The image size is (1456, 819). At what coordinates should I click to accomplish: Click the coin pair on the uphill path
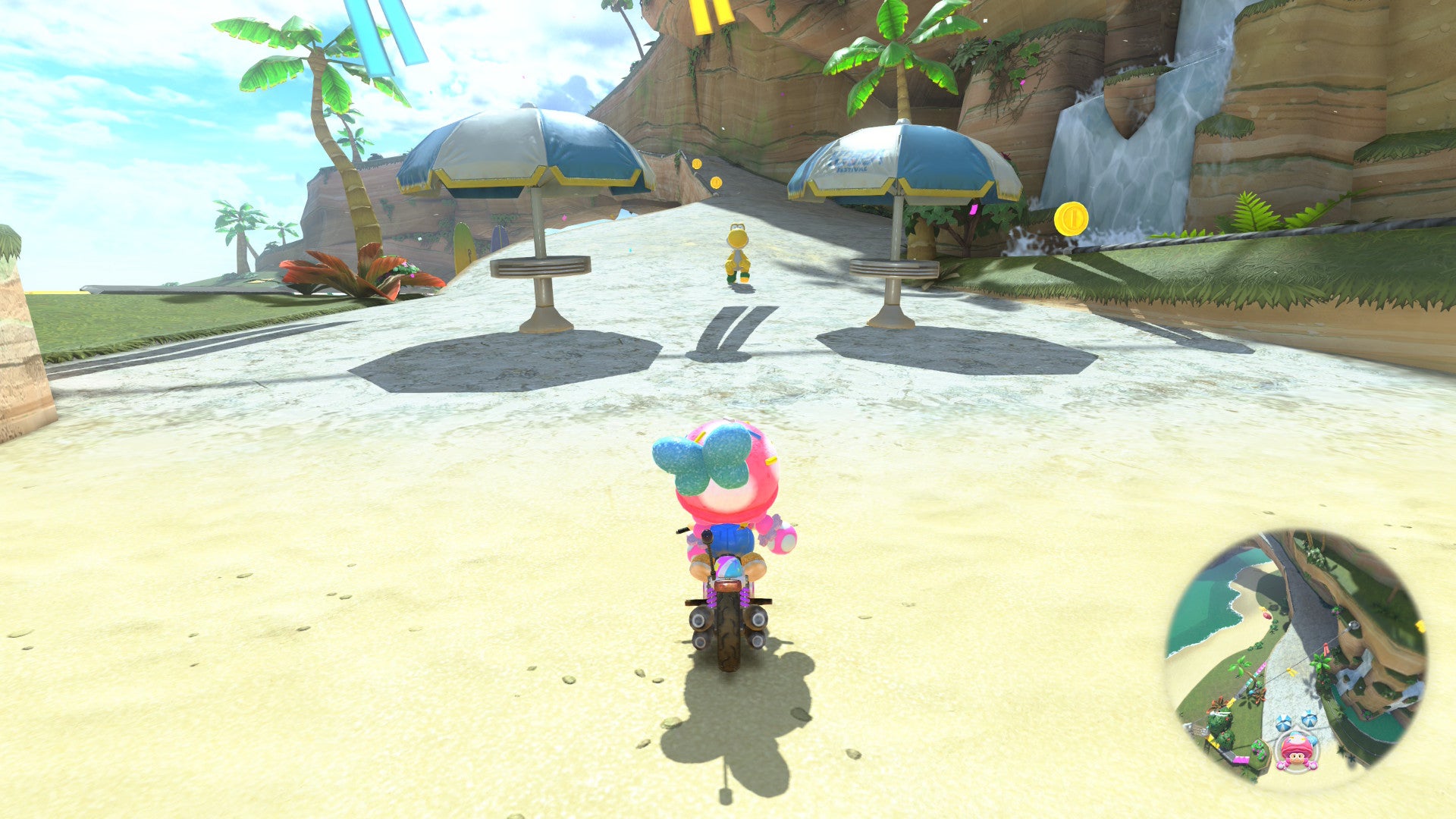[706, 172]
